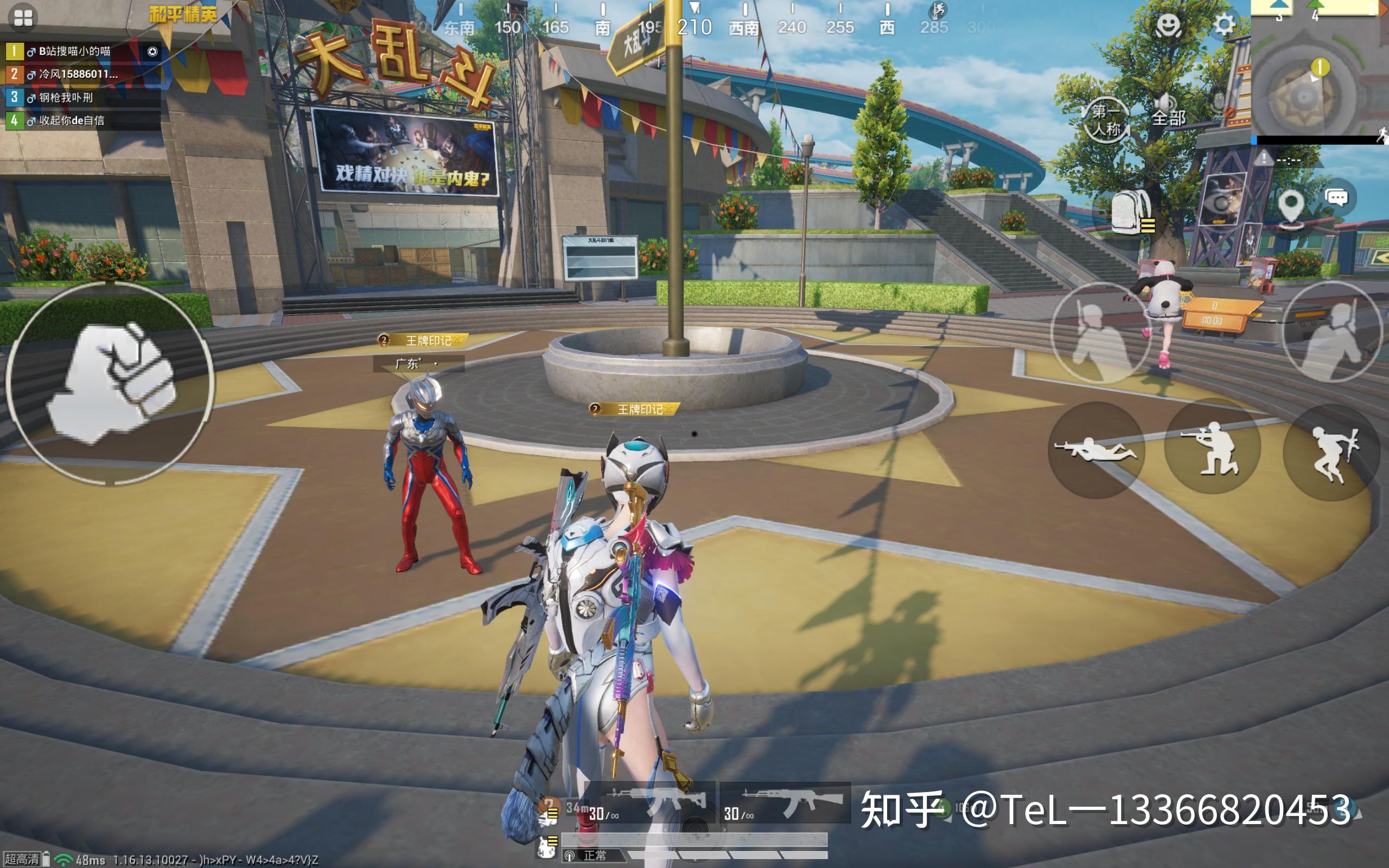1389x868 pixels.
Task: Tap the jump button
Action: [1333, 452]
